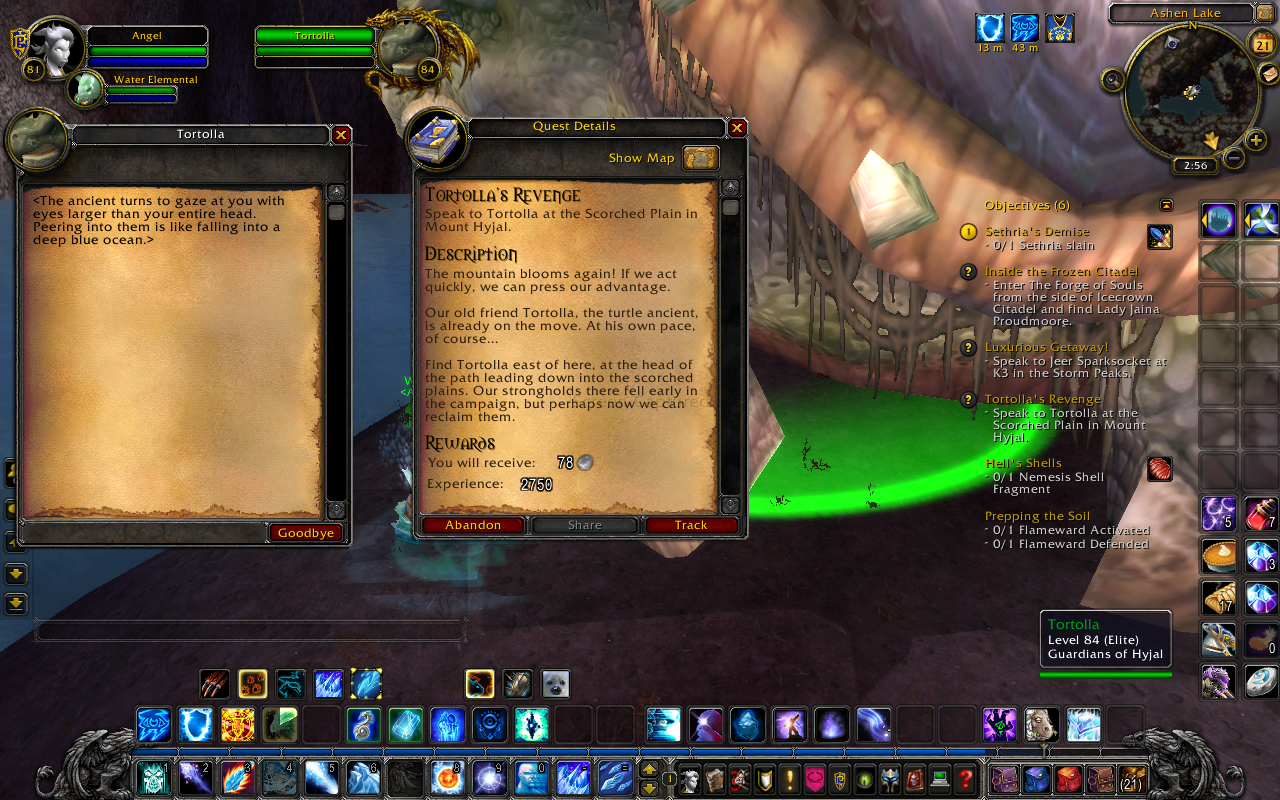Screen dimensions: 1280x800
Task: Toggle quest tracking with the Track button
Action: click(691, 524)
